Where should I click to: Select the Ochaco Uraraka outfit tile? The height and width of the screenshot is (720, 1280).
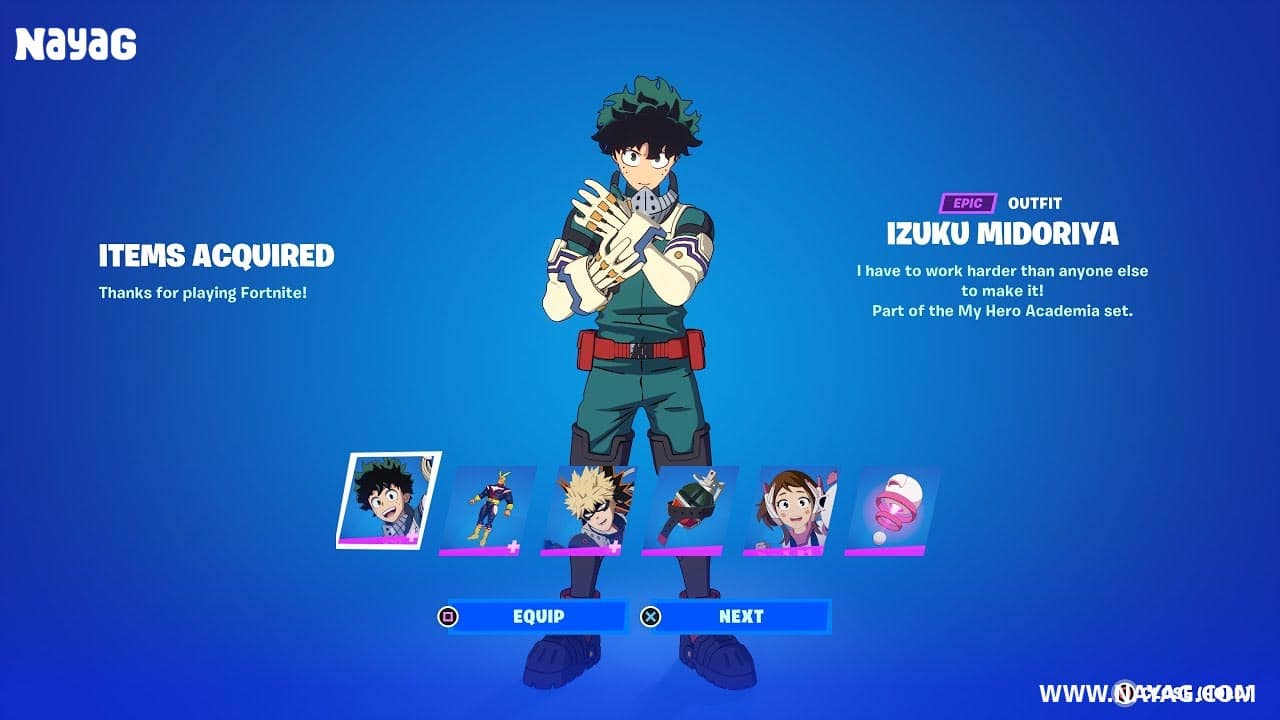[791, 510]
